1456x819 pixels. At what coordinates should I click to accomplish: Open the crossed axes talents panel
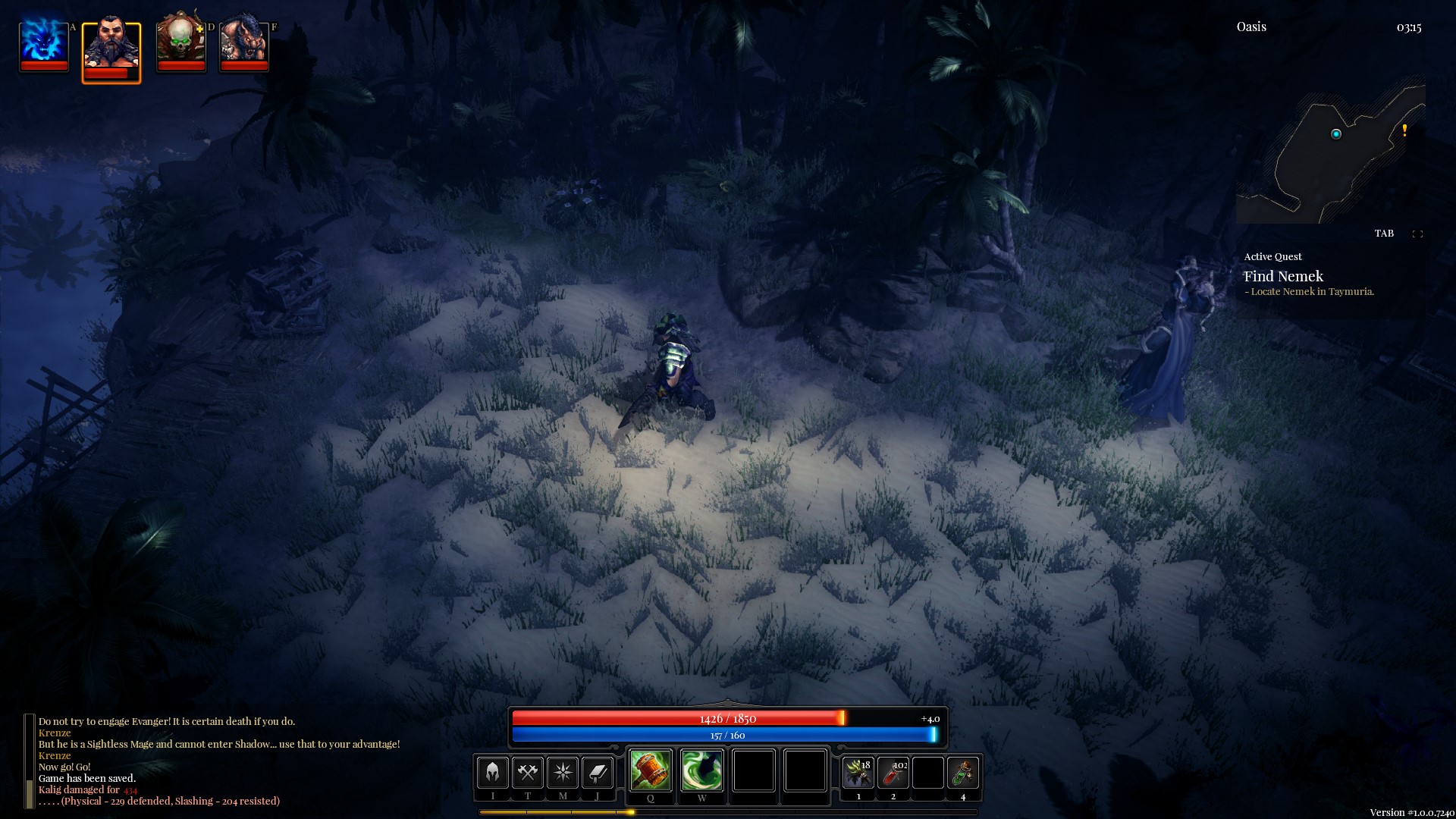528,773
